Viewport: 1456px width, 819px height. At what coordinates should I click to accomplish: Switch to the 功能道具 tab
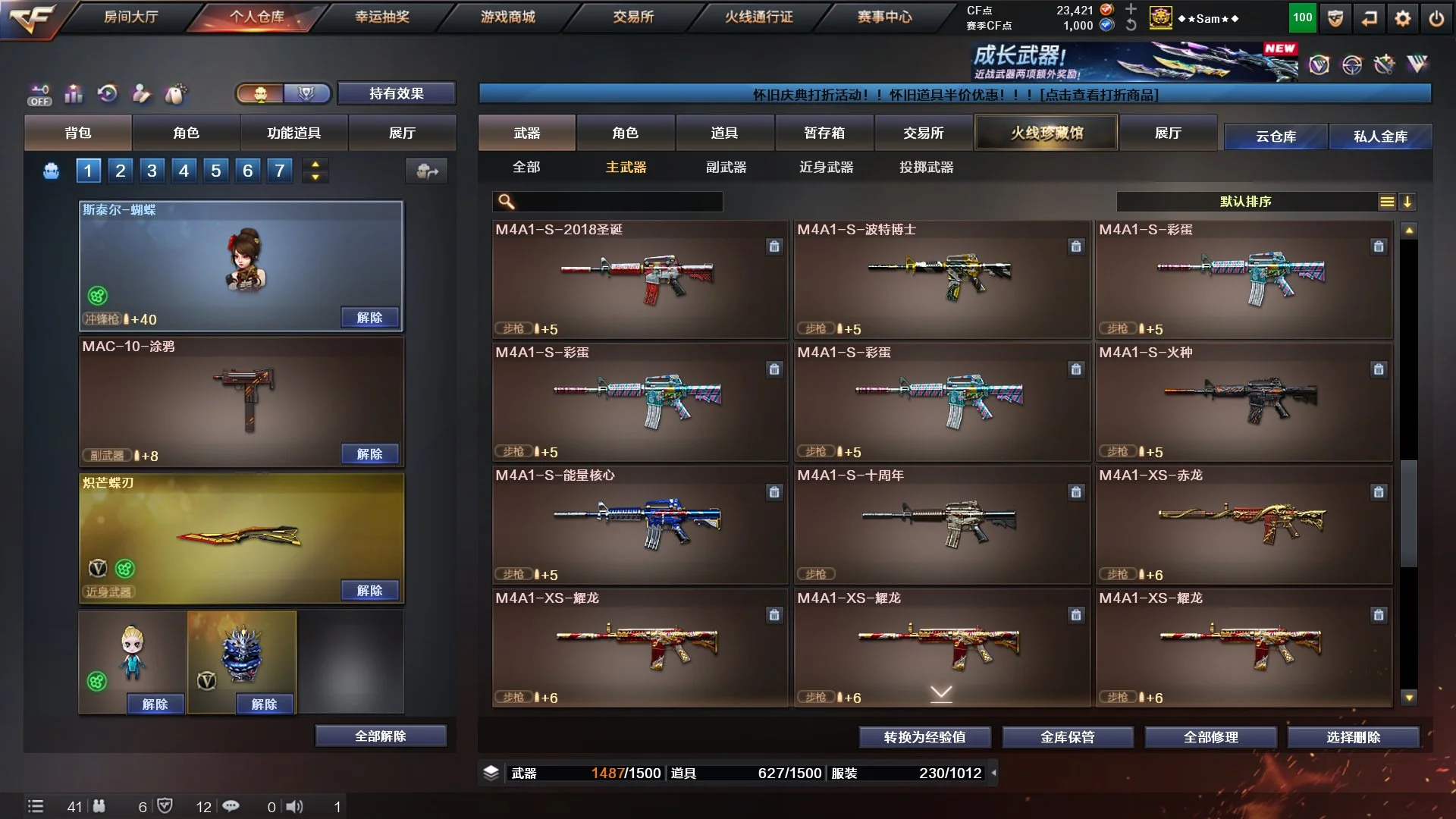(293, 133)
